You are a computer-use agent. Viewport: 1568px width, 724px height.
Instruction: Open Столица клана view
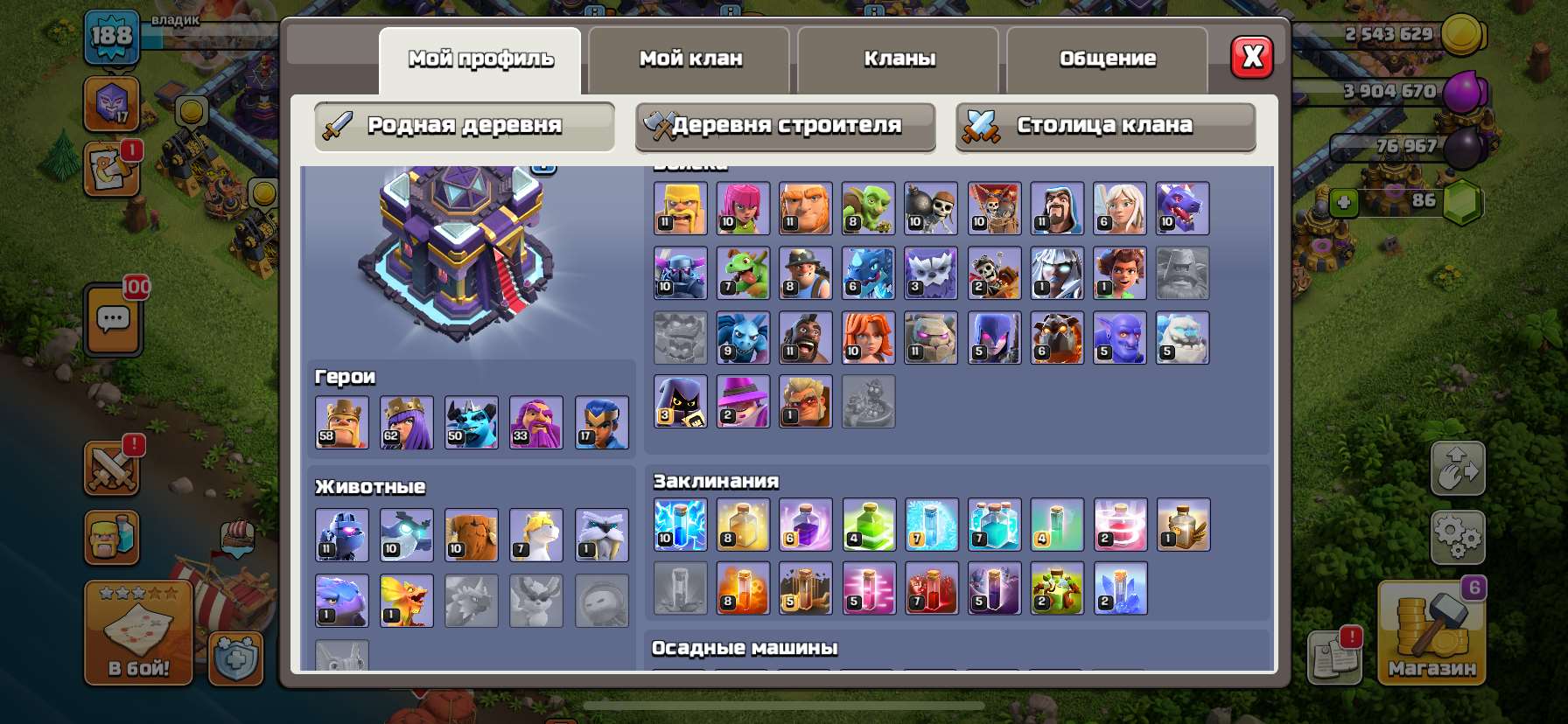(1104, 127)
